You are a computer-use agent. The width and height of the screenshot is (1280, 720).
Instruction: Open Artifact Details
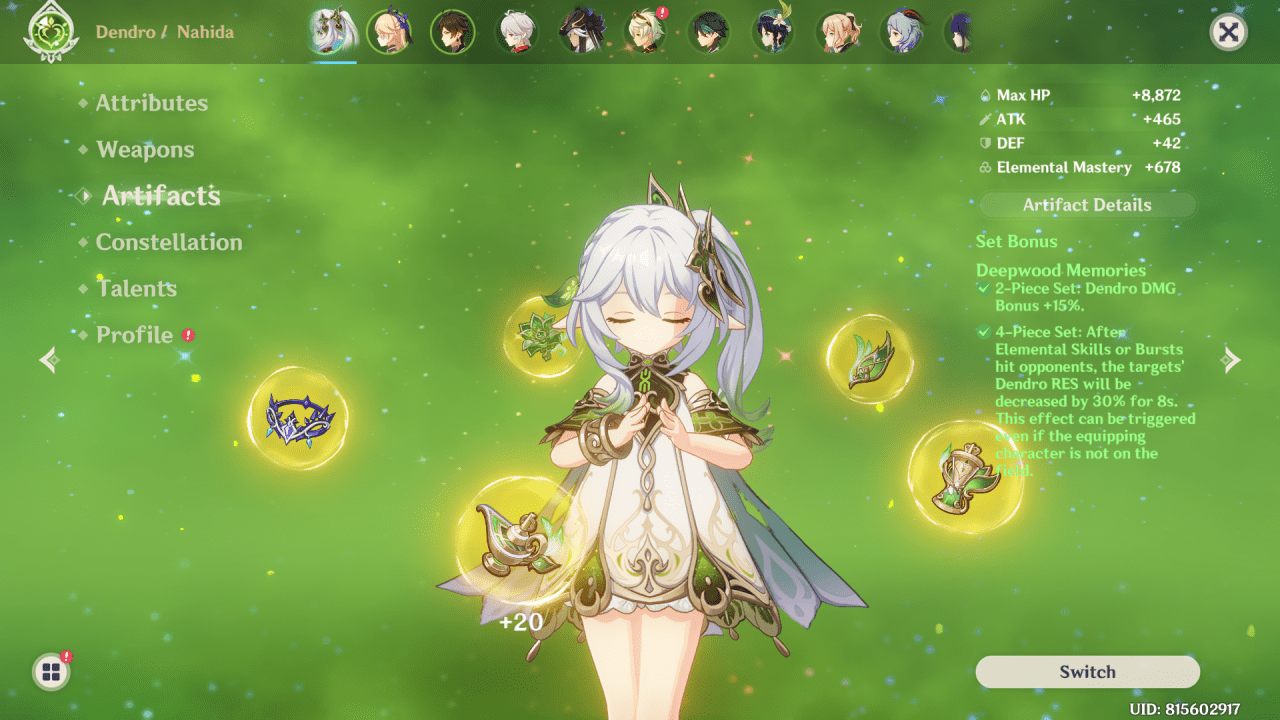tap(1087, 204)
